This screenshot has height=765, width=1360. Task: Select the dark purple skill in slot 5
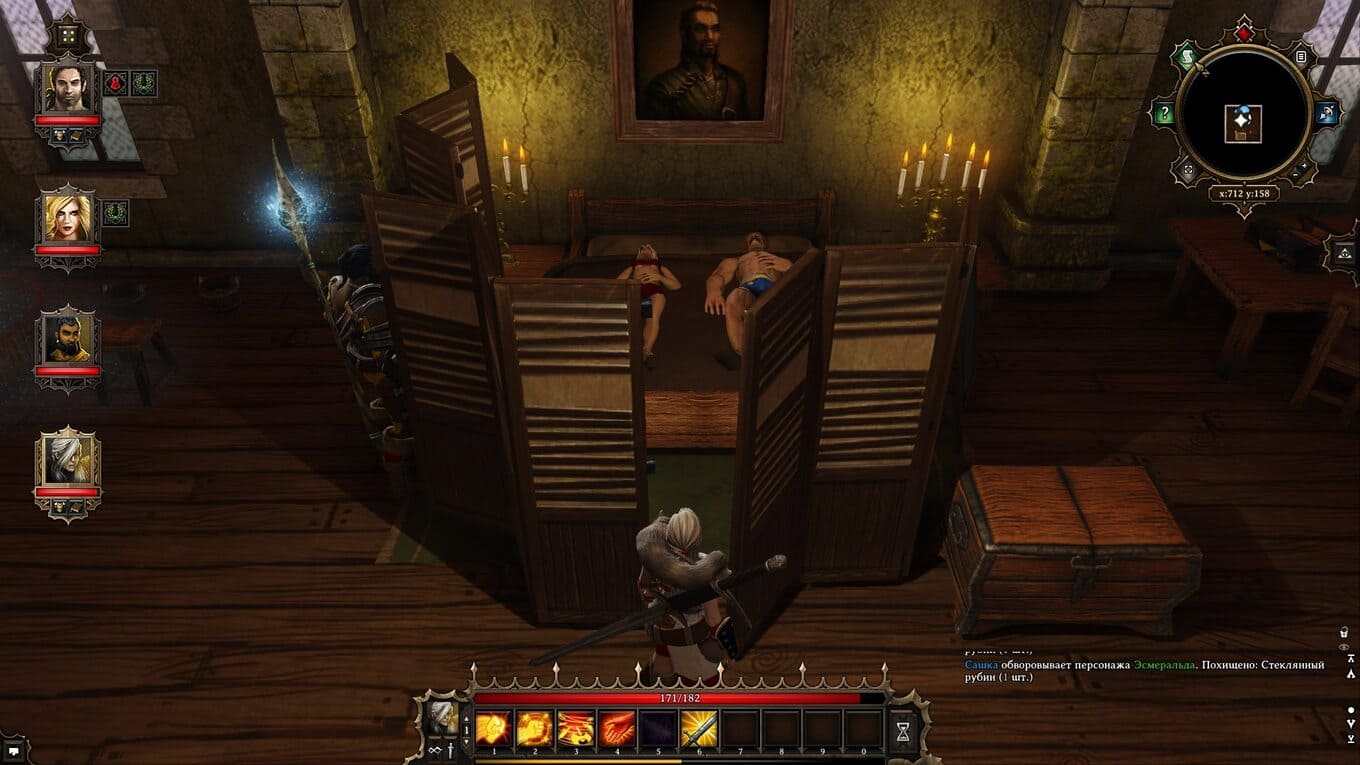coord(657,729)
